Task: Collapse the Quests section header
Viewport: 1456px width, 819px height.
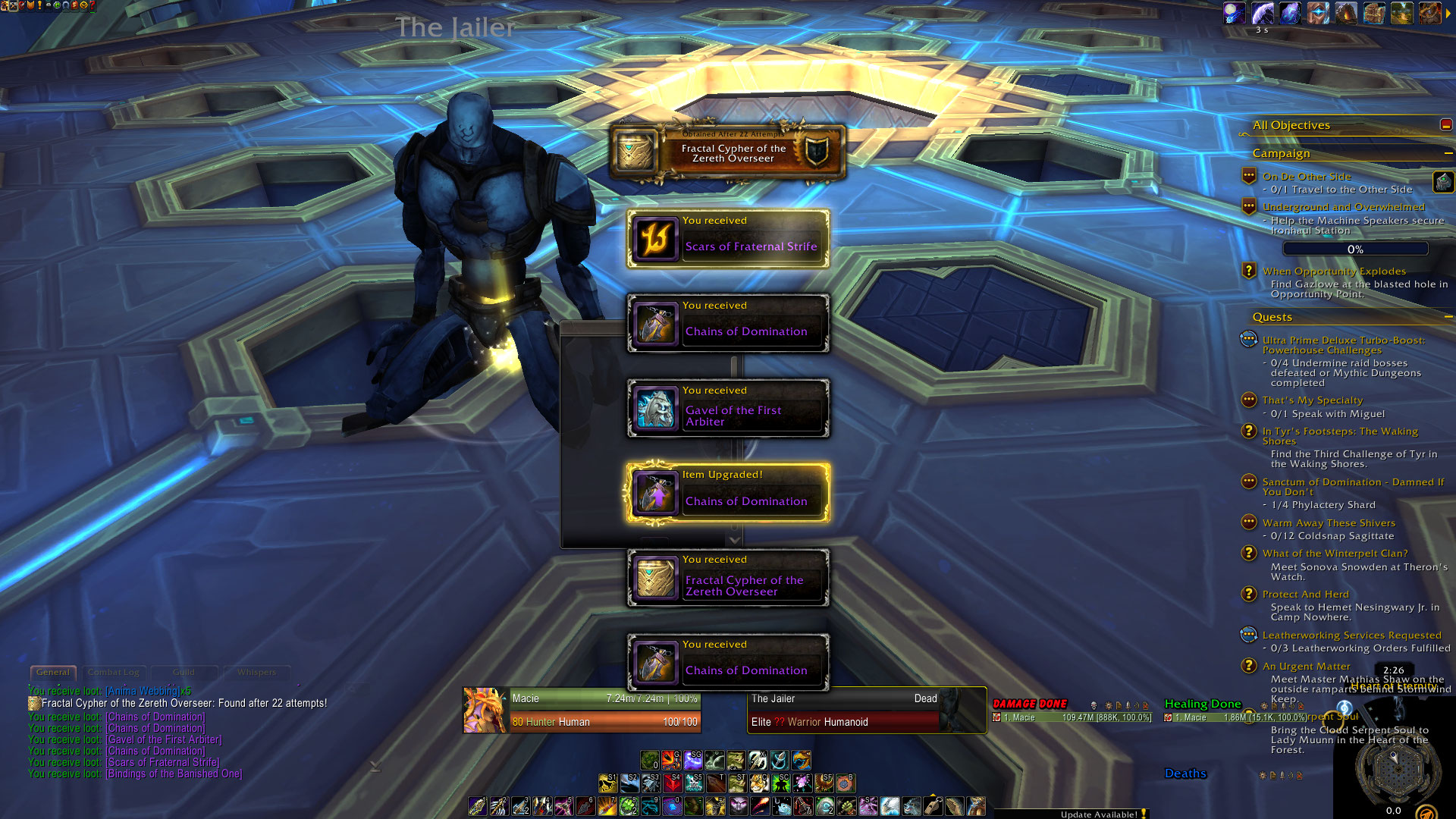Action: [x=1448, y=317]
